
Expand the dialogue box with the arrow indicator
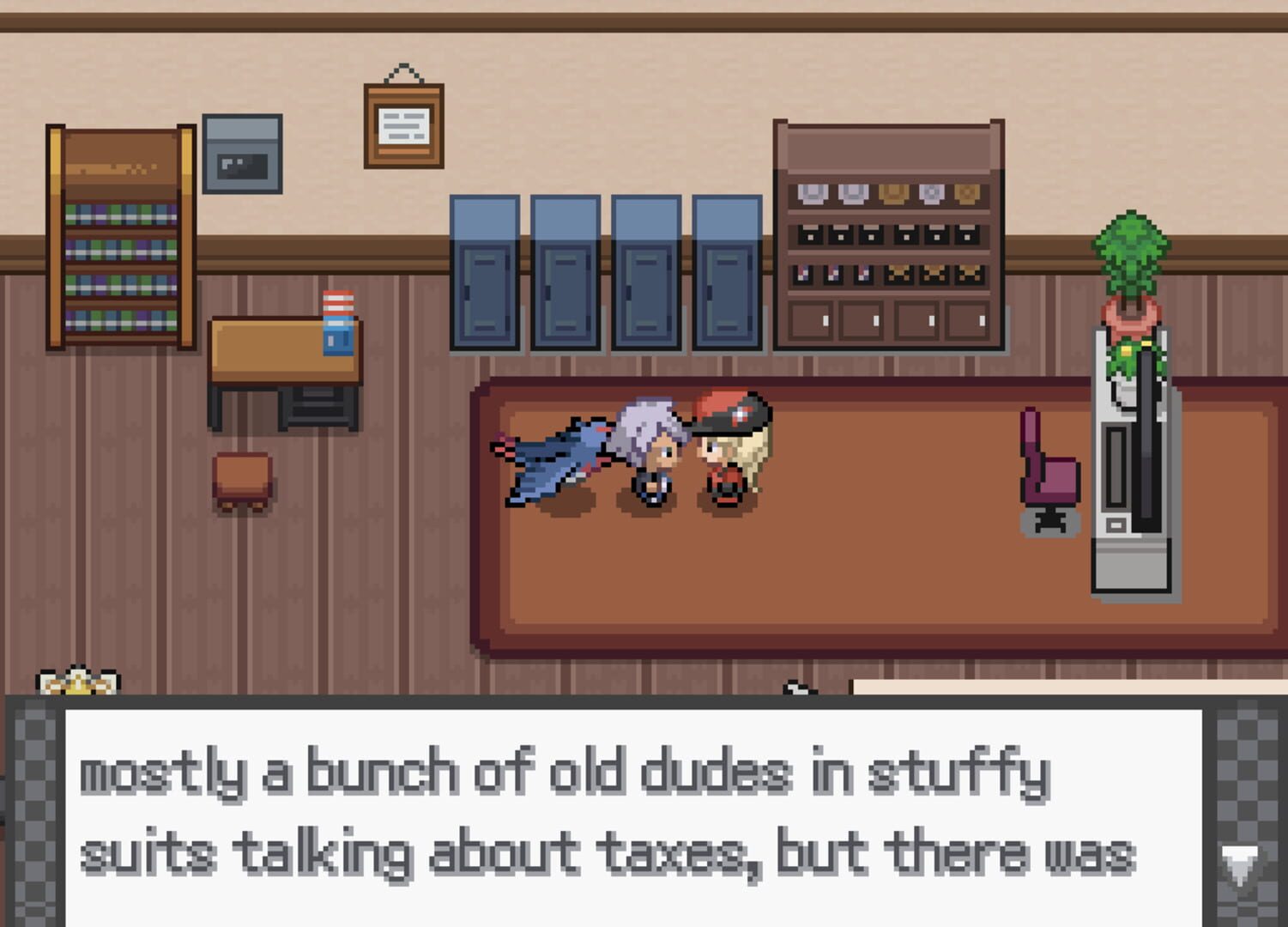click(x=1239, y=857)
